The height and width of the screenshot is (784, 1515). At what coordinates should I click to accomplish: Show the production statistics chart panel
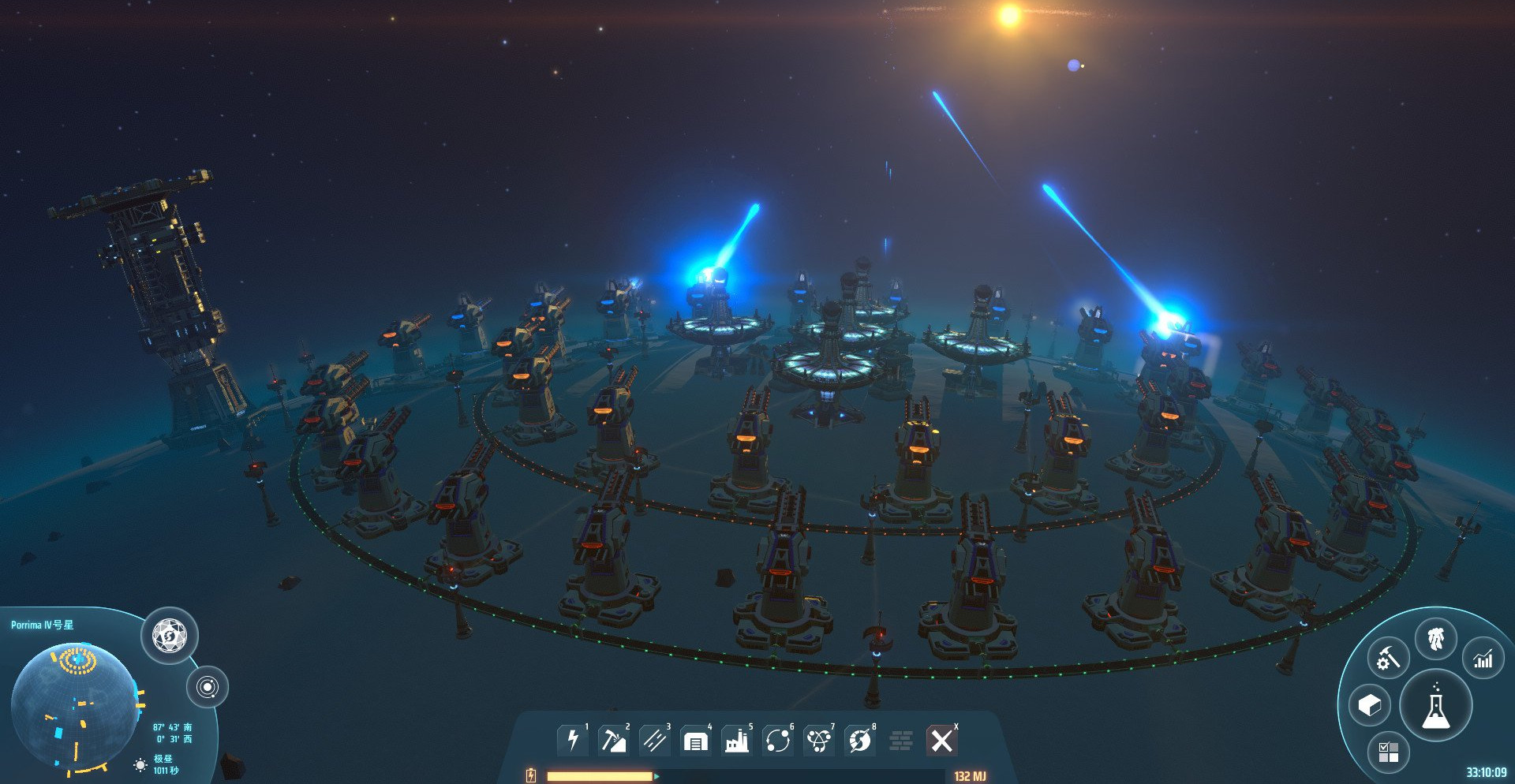1483,659
